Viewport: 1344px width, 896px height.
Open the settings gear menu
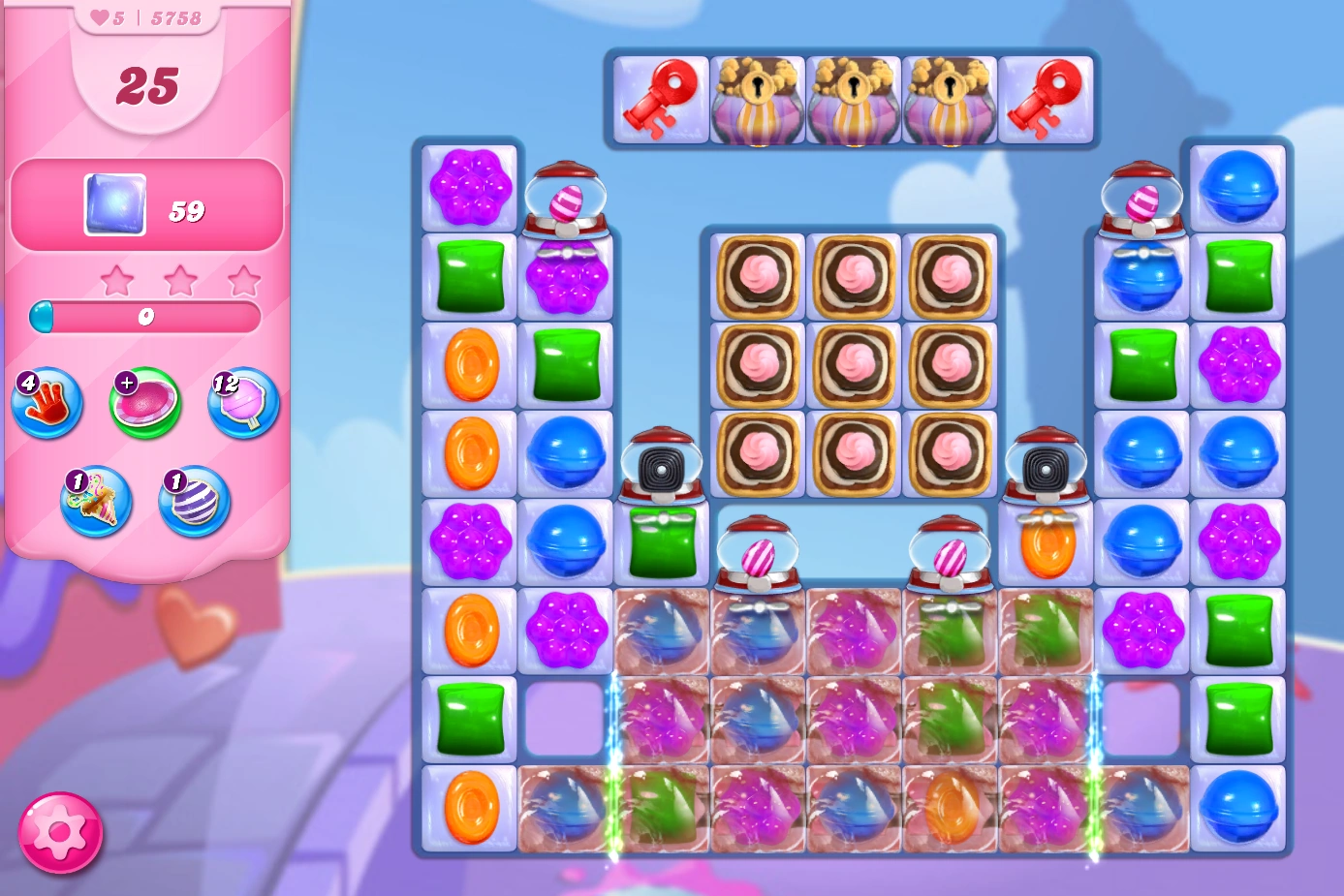(x=60, y=833)
